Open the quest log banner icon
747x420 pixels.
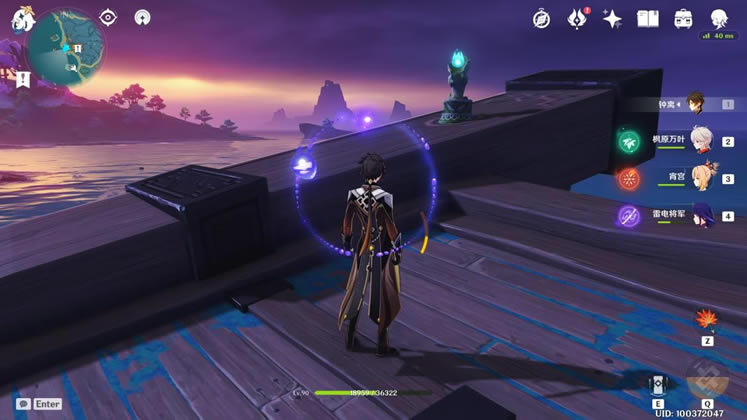(21, 78)
